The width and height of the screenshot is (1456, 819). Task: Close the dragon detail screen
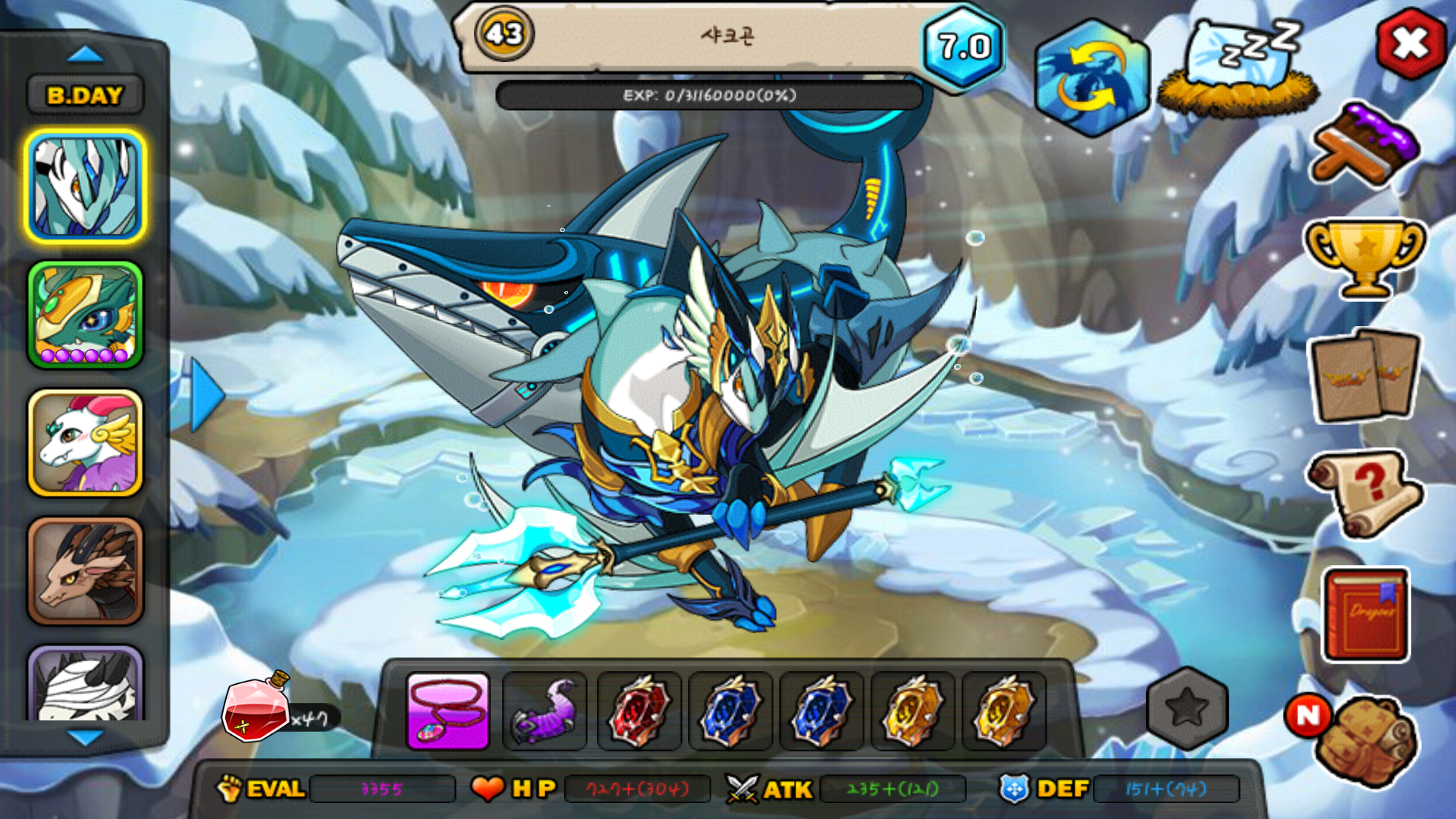click(1410, 44)
